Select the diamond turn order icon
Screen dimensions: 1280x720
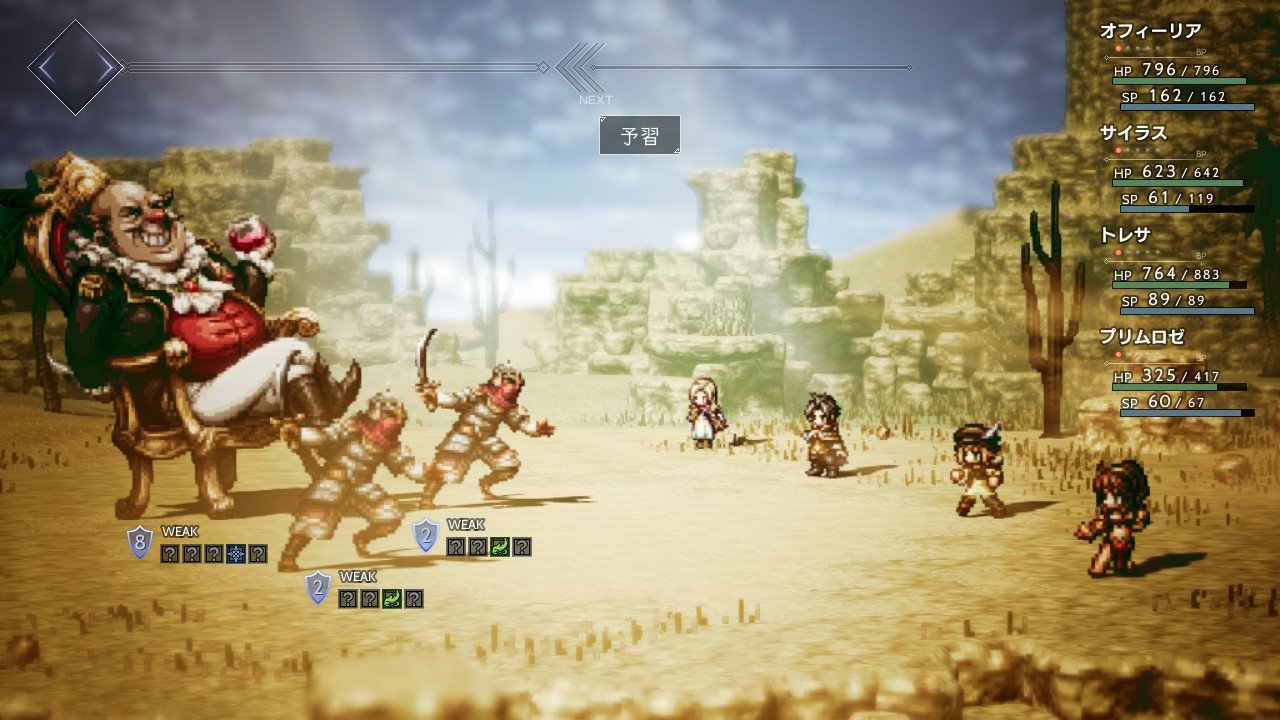(x=75, y=68)
